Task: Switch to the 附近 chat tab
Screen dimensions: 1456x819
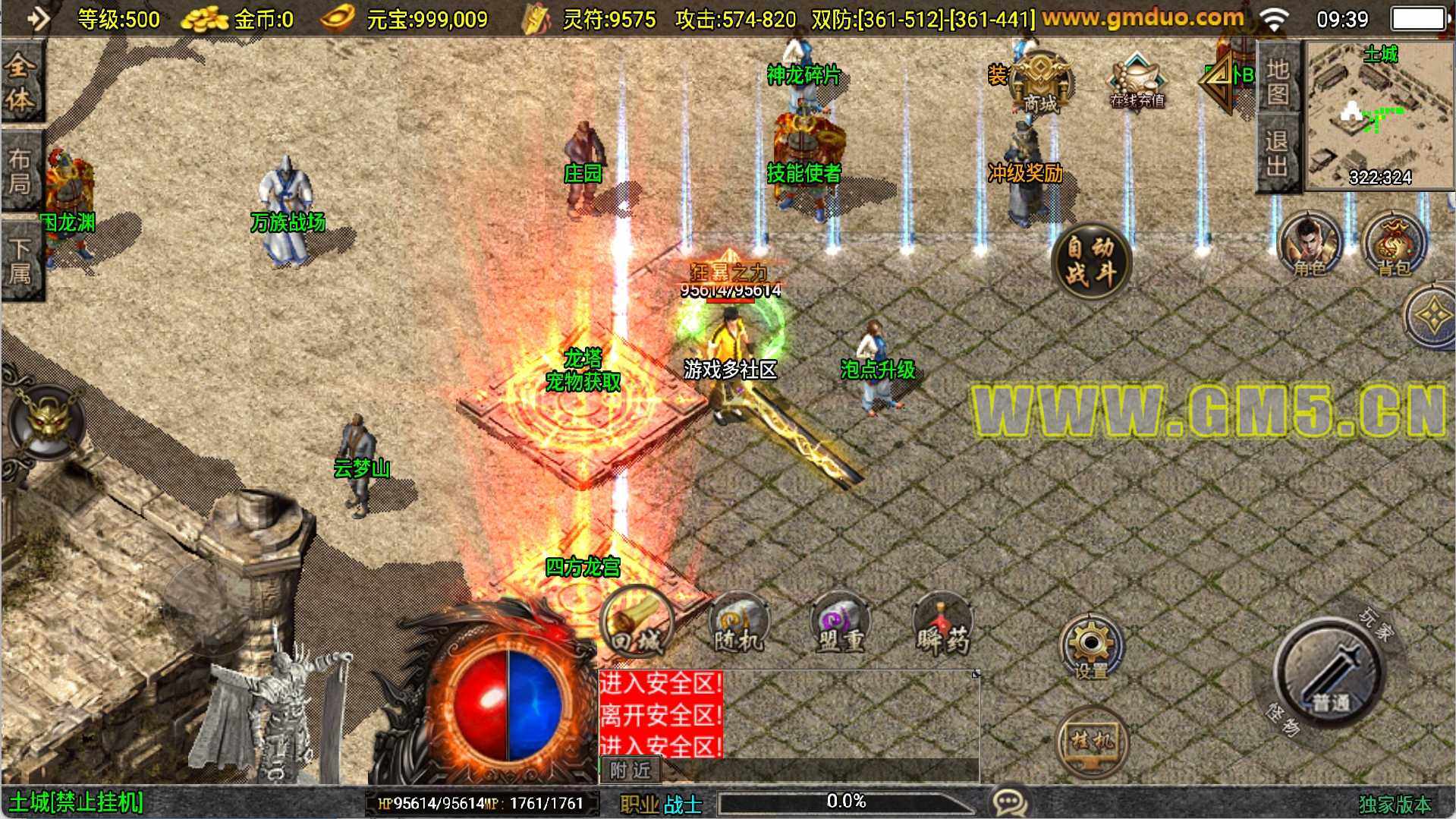Action: point(631,770)
